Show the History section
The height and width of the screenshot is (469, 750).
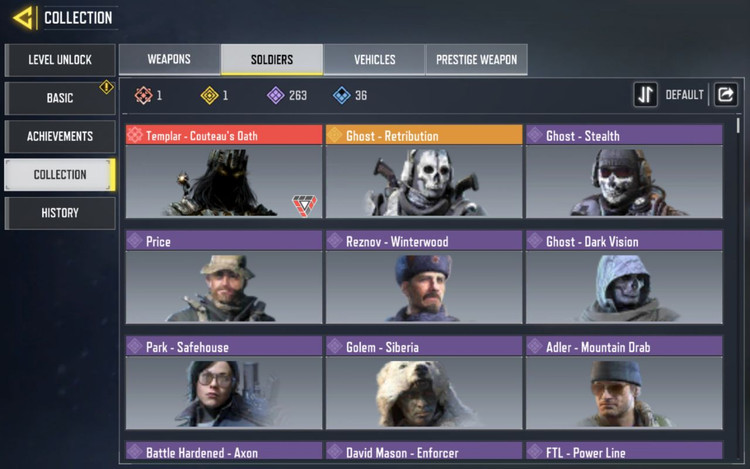60,213
